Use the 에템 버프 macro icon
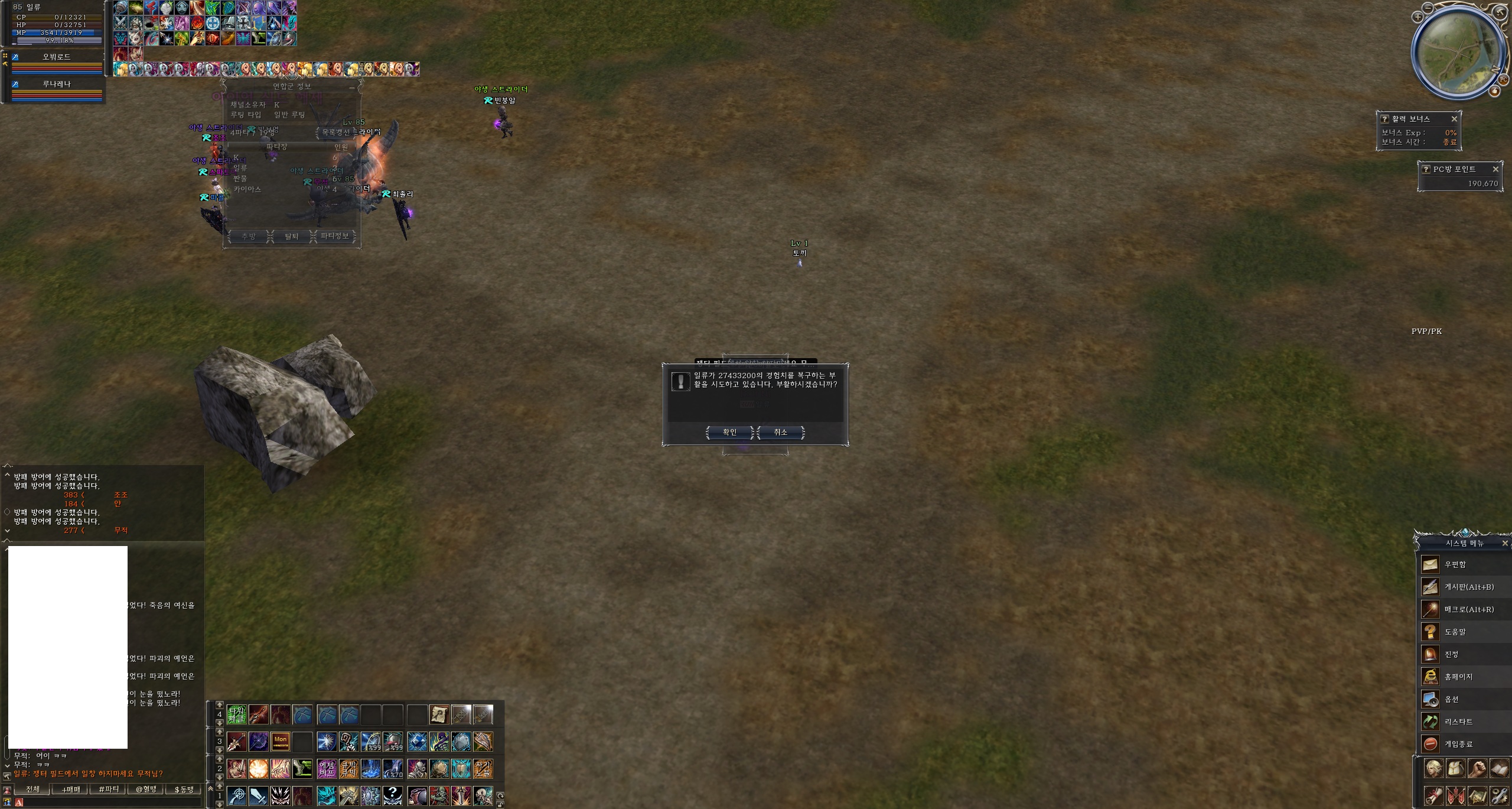The image size is (1512, 809). (x=327, y=768)
